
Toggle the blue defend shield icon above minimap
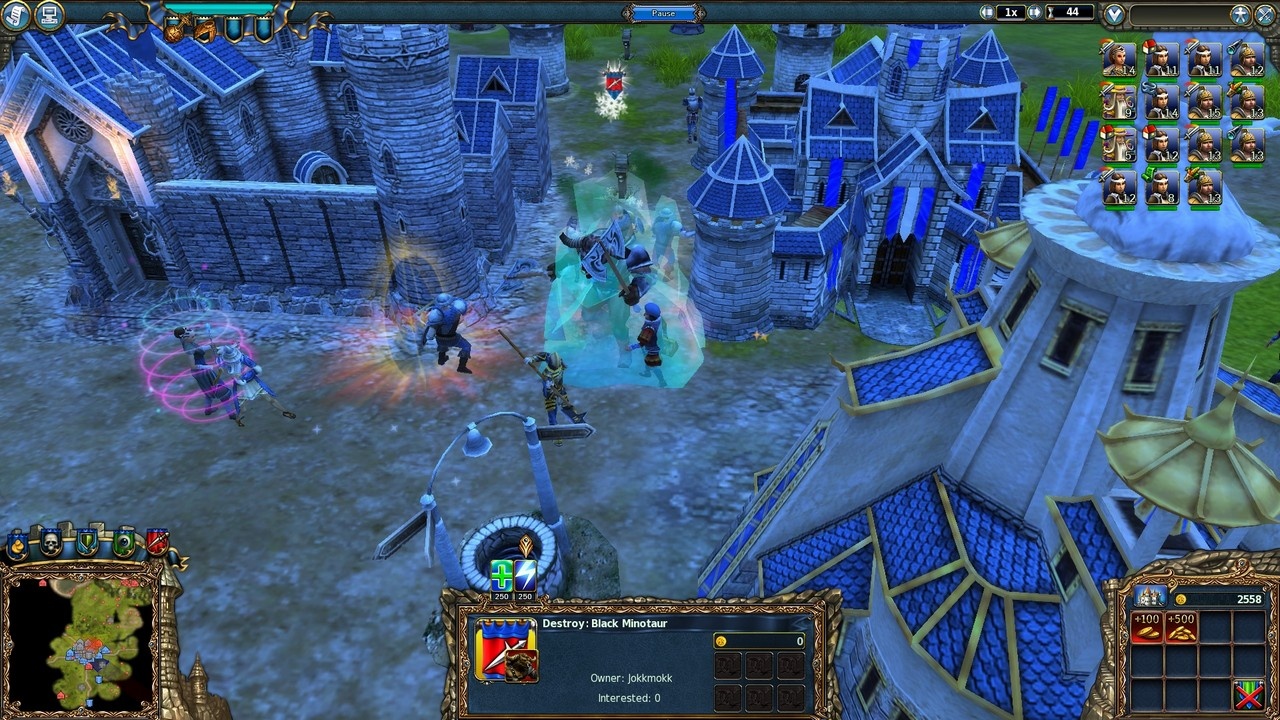click(x=87, y=544)
